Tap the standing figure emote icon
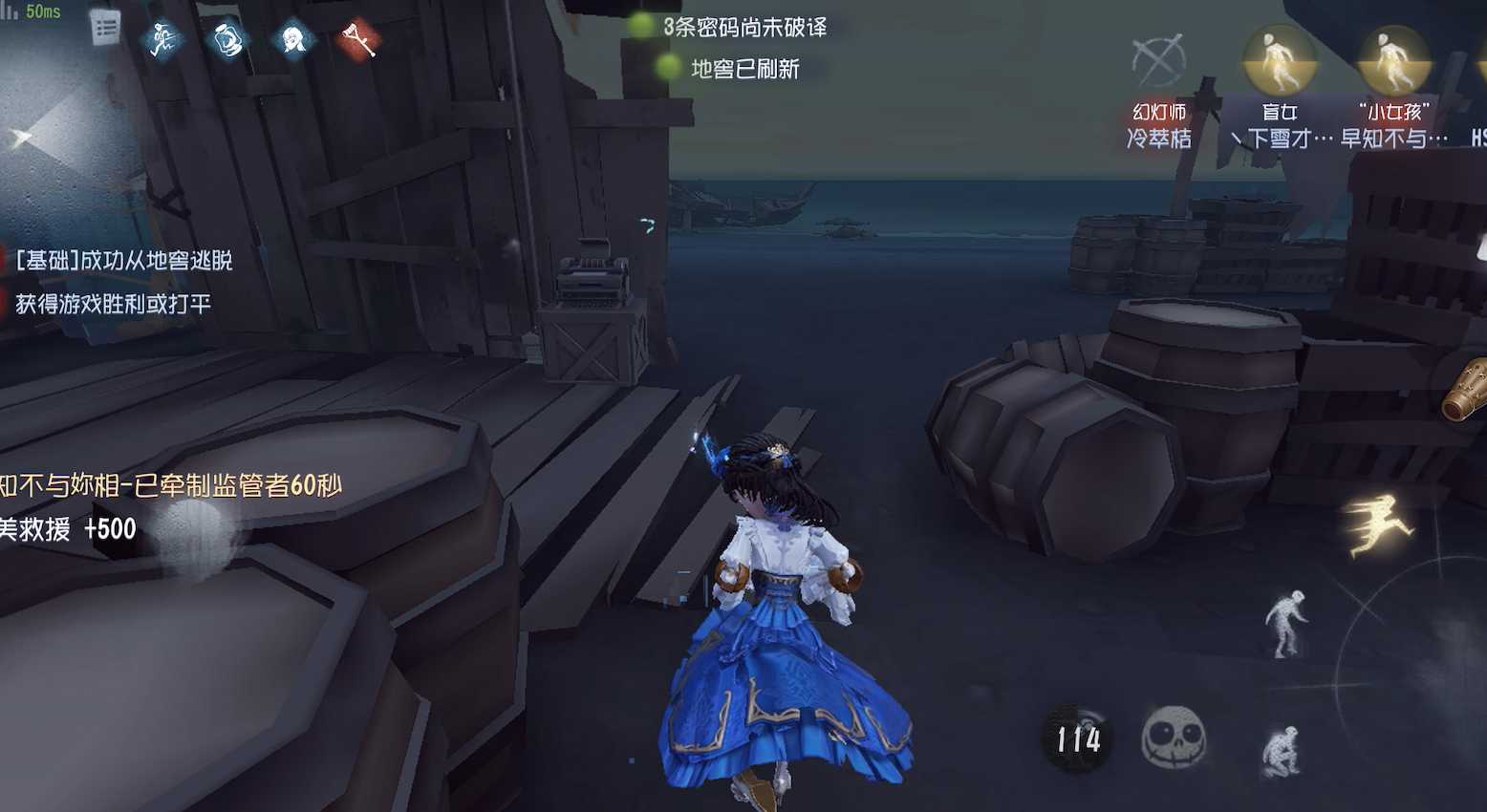 [x=1290, y=621]
